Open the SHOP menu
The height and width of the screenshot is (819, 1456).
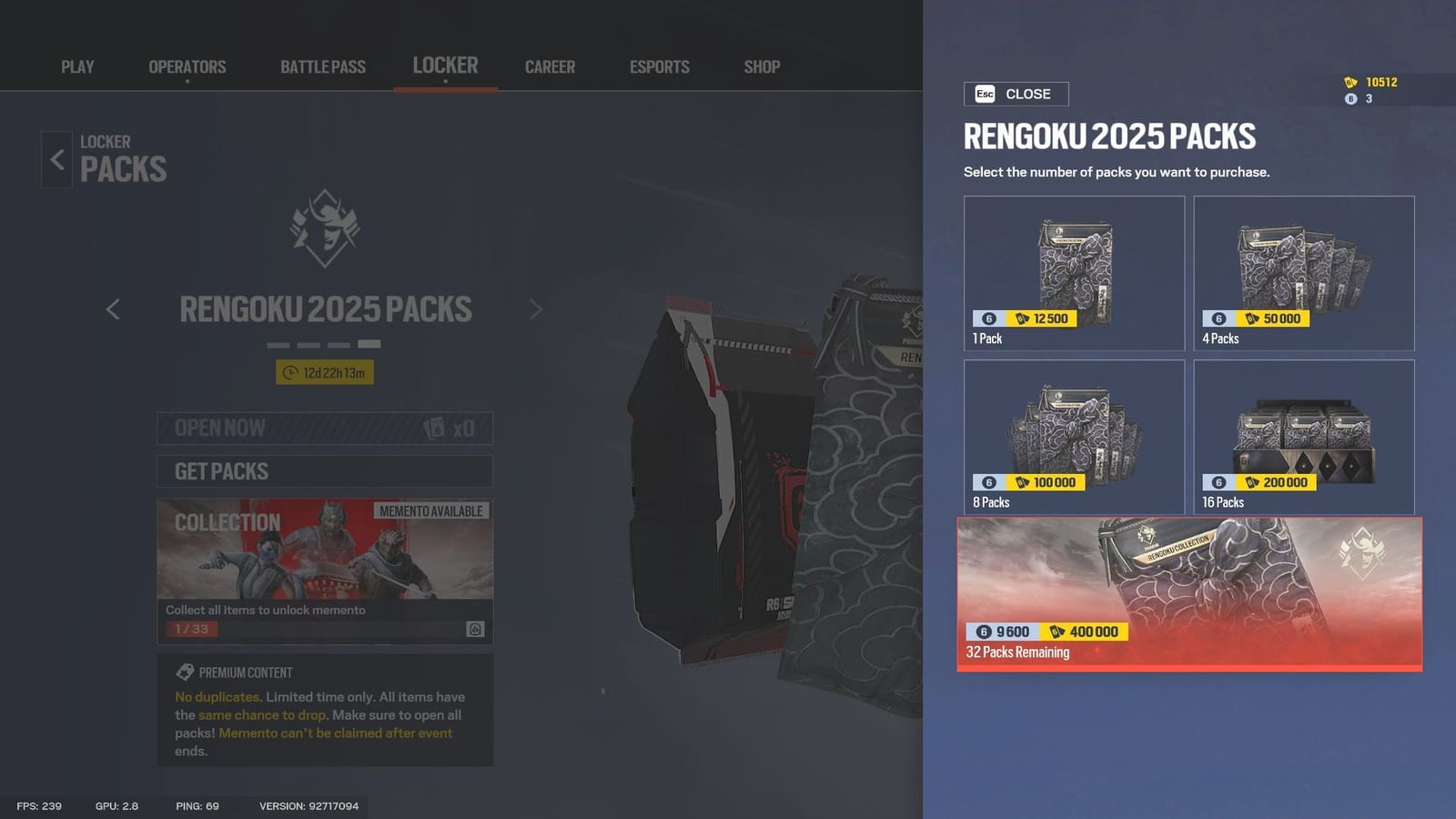761,66
